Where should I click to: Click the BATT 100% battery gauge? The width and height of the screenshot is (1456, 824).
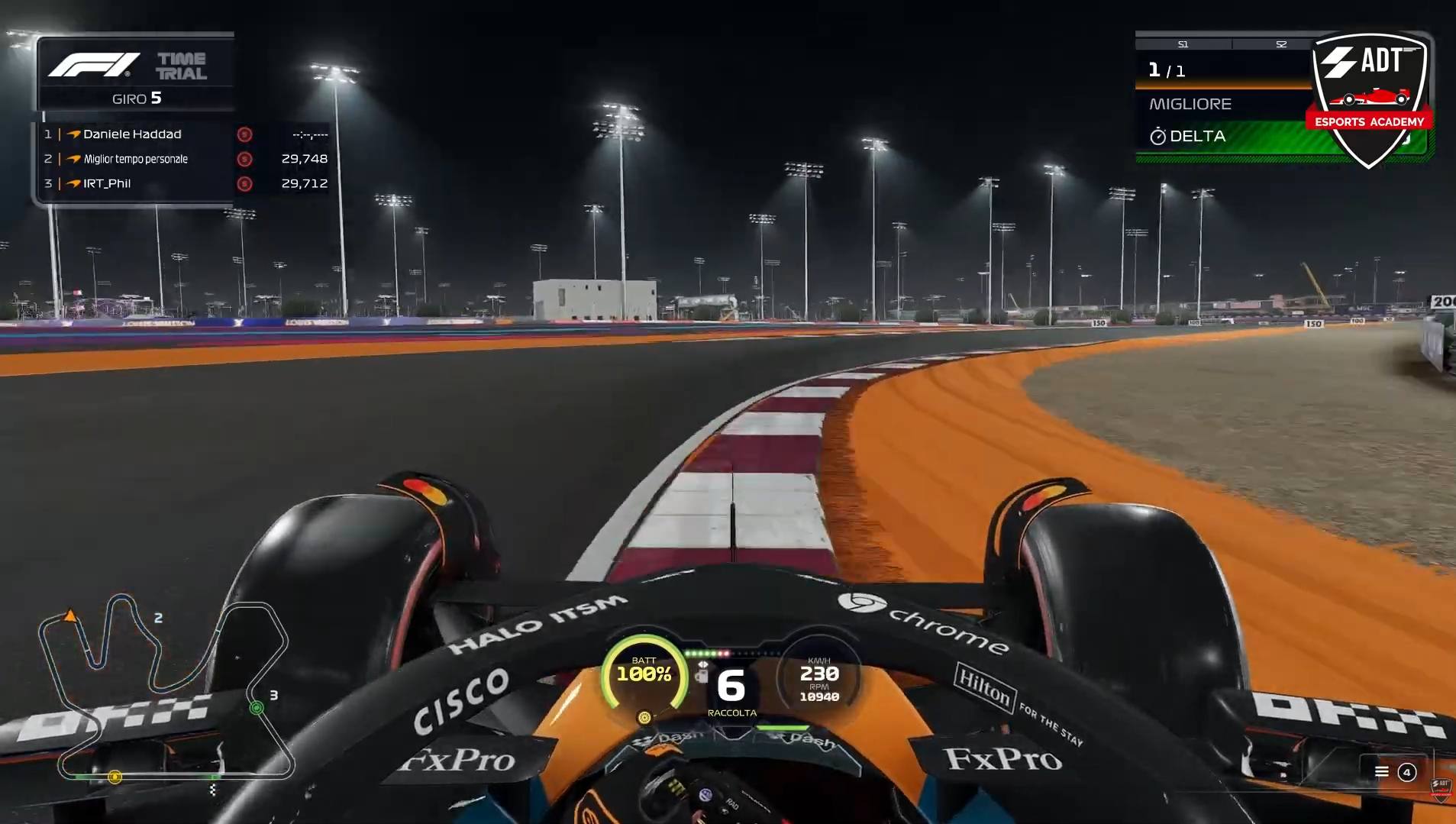(x=645, y=673)
